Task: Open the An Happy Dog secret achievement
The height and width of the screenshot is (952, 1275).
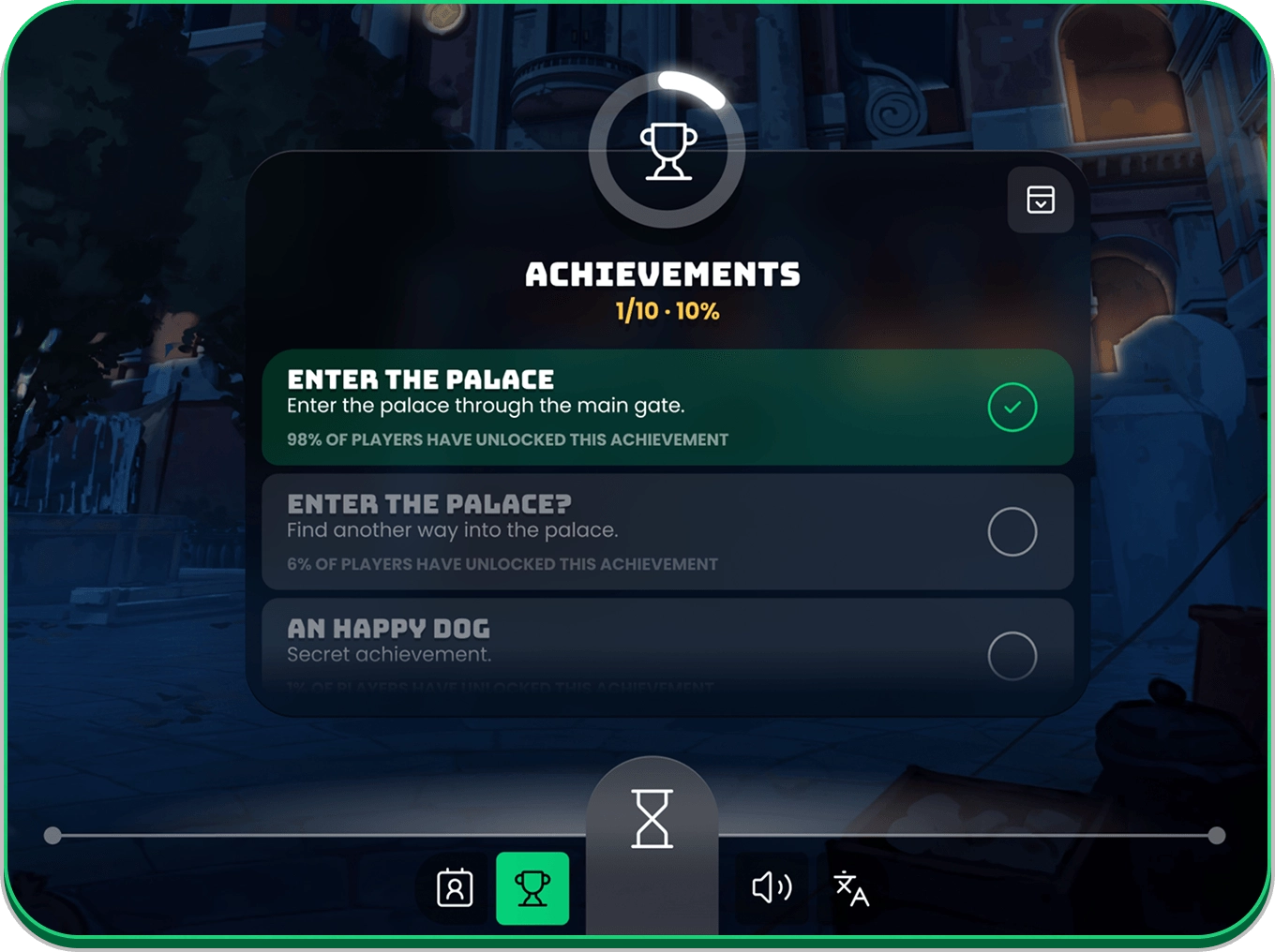Action: [x=667, y=647]
